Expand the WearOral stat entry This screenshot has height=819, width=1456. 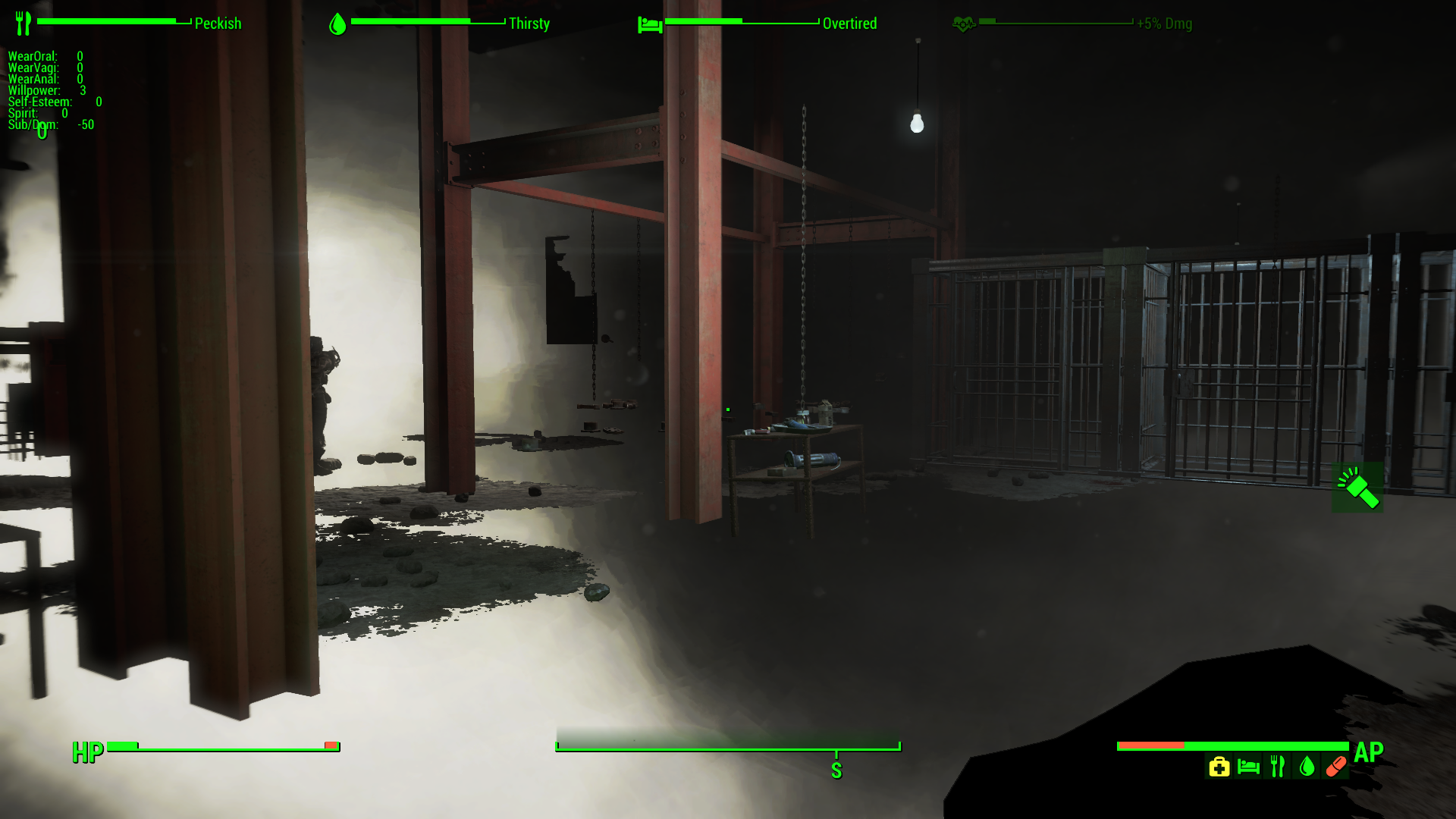click(33, 56)
